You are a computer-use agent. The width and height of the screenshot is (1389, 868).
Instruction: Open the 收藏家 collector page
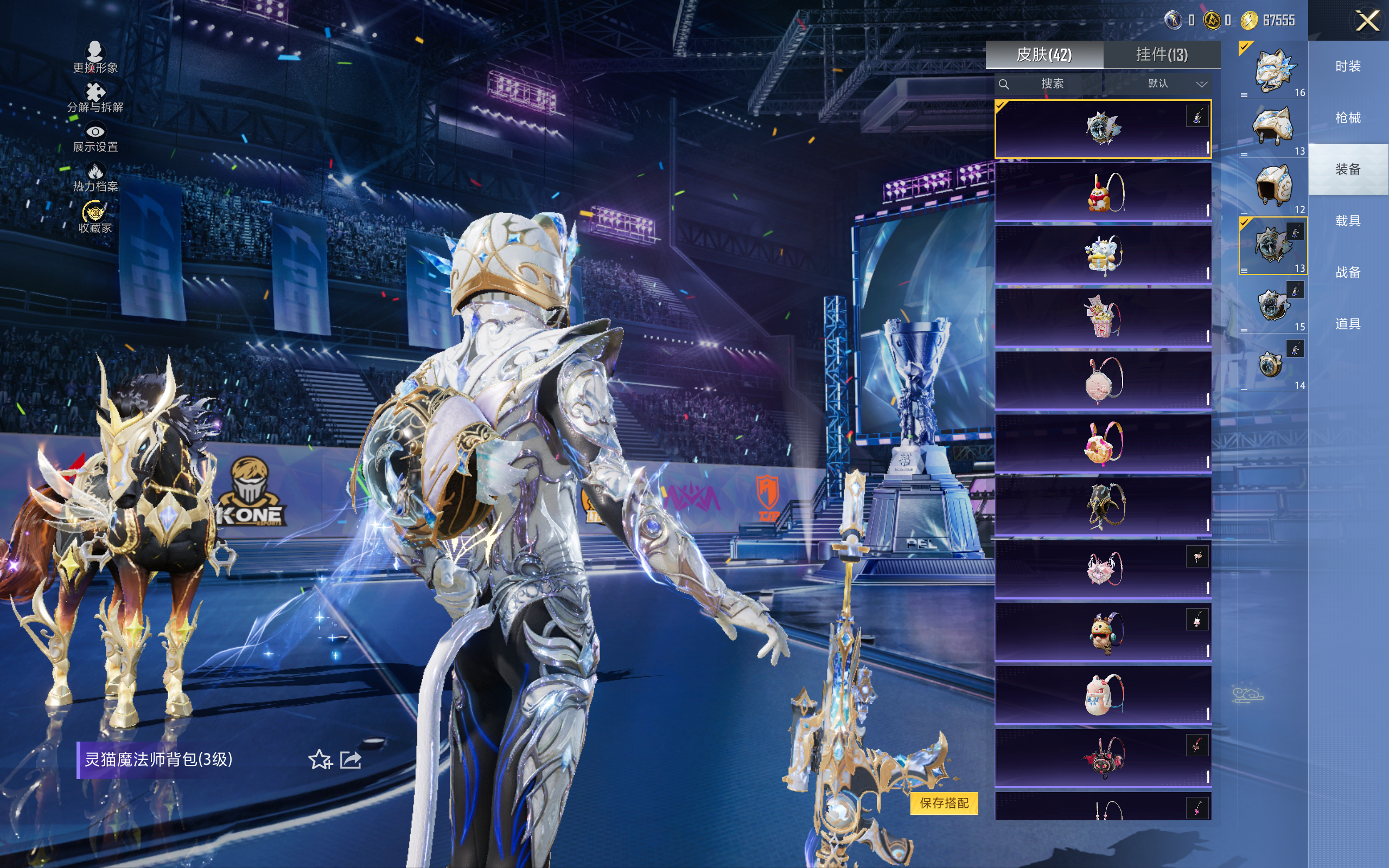coord(95,217)
